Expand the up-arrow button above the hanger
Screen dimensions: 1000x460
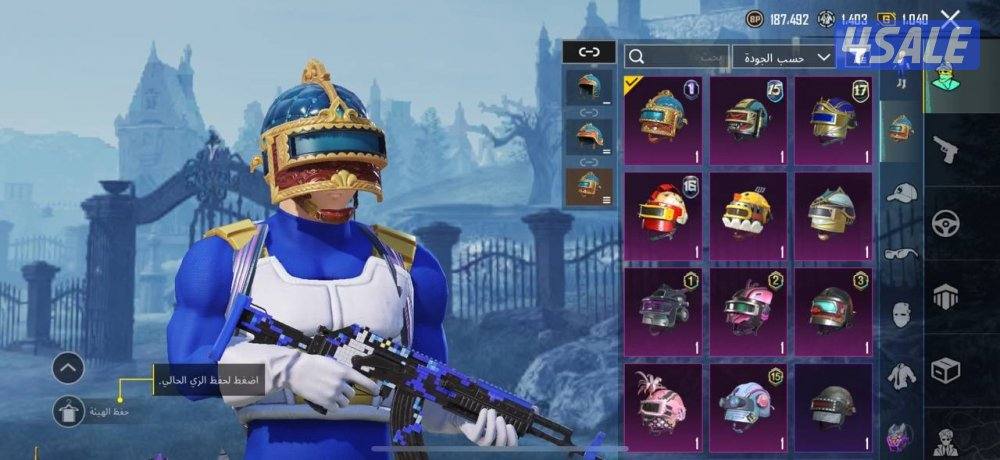pyautogui.click(x=68, y=368)
